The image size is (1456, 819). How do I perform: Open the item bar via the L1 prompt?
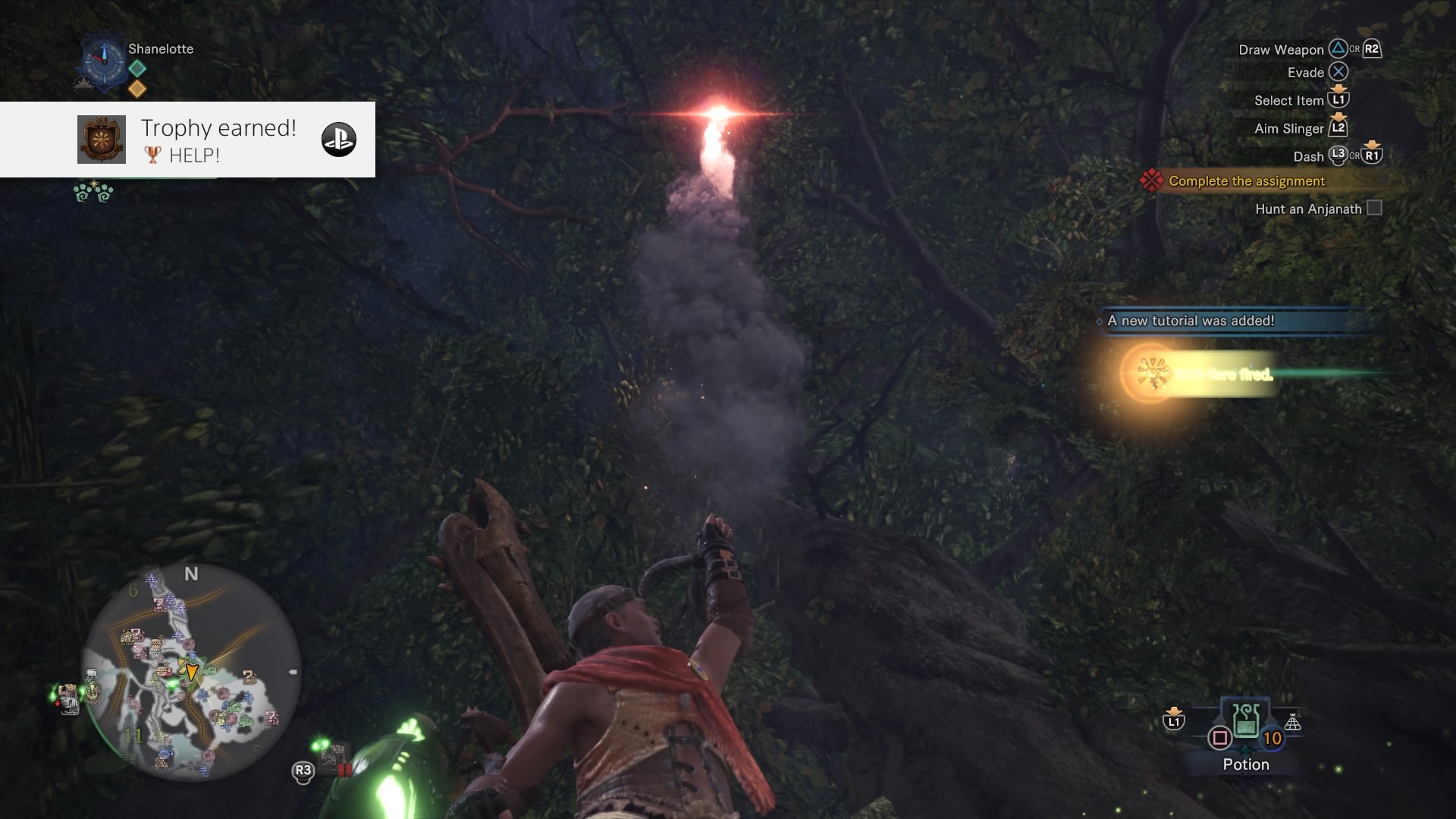[1172, 723]
